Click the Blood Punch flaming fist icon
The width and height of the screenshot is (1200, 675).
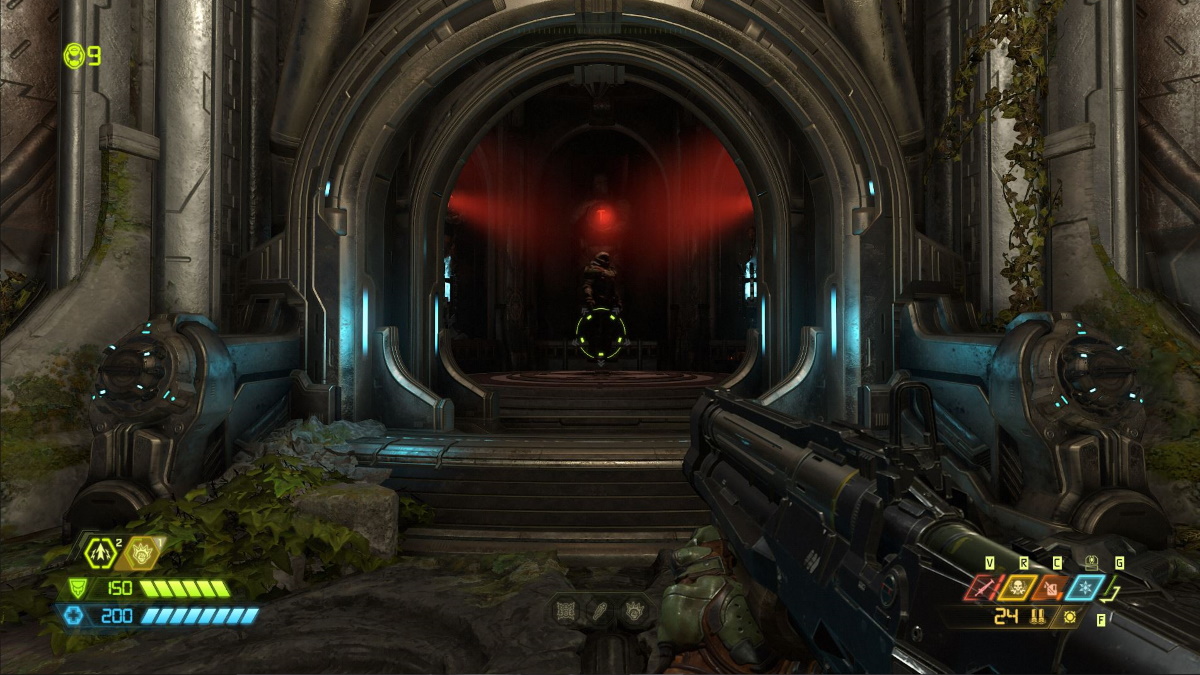point(140,549)
